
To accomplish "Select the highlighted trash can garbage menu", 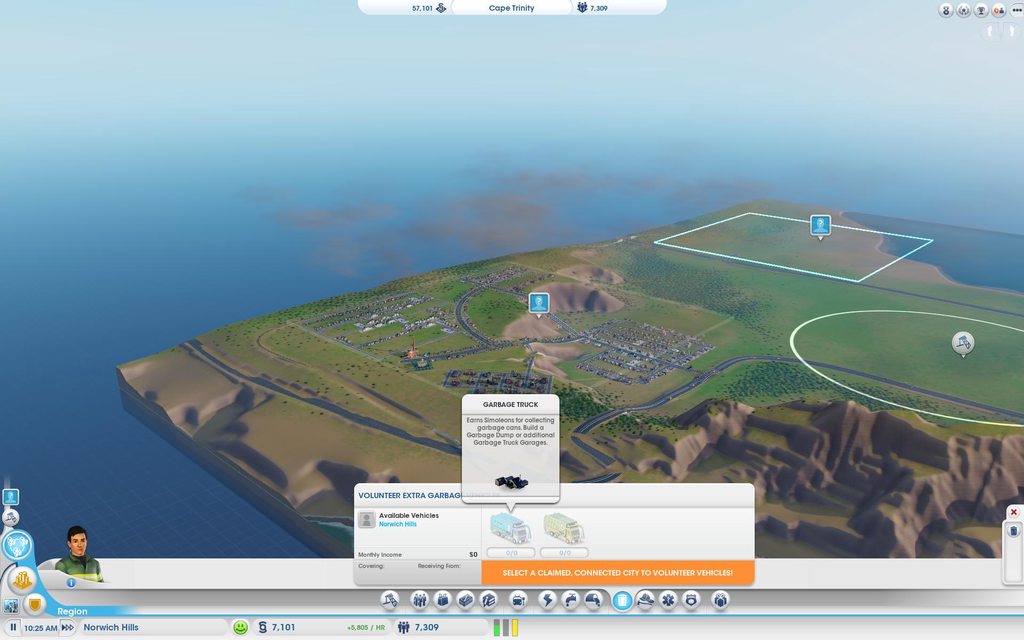I will pyautogui.click(x=621, y=600).
